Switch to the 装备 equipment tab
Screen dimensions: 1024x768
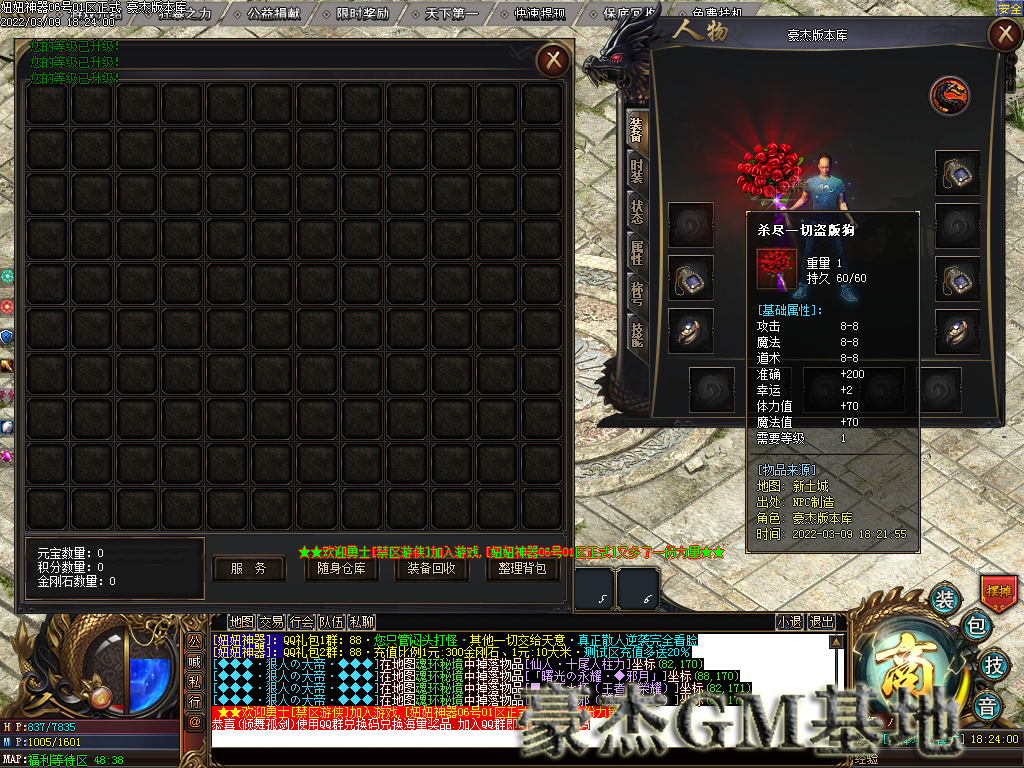[x=636, y=128]
